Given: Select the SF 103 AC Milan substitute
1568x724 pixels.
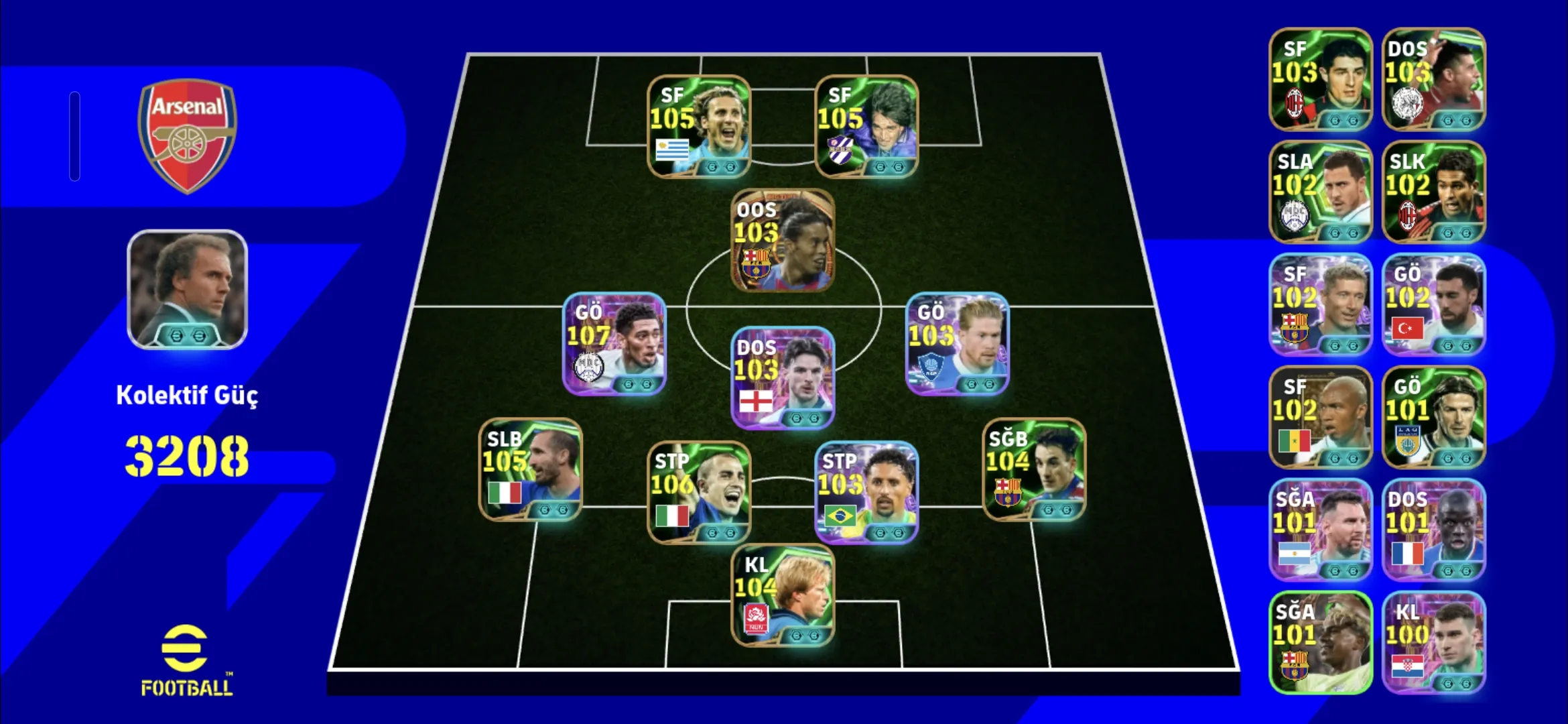Looking at the screenshot, I should click(1320, 79).
